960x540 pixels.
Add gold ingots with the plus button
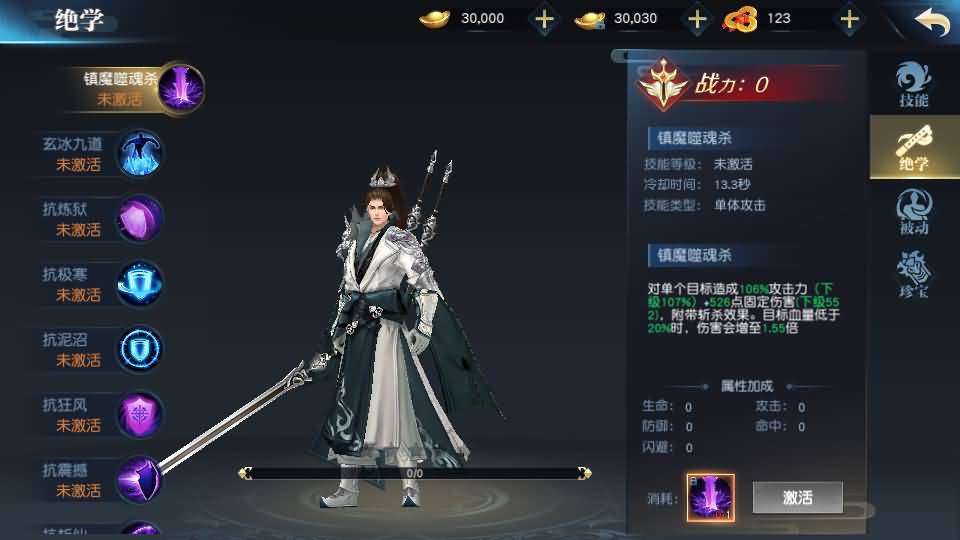point(544,19)
